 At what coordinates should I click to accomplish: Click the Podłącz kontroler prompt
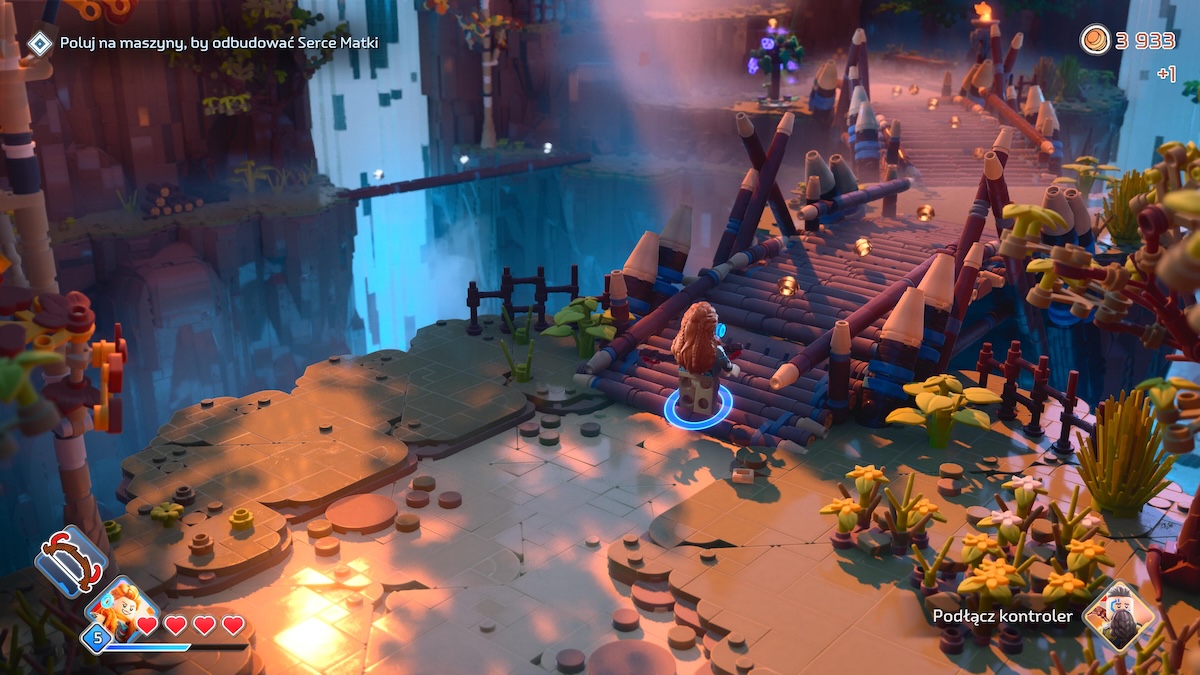point(1002,616)
